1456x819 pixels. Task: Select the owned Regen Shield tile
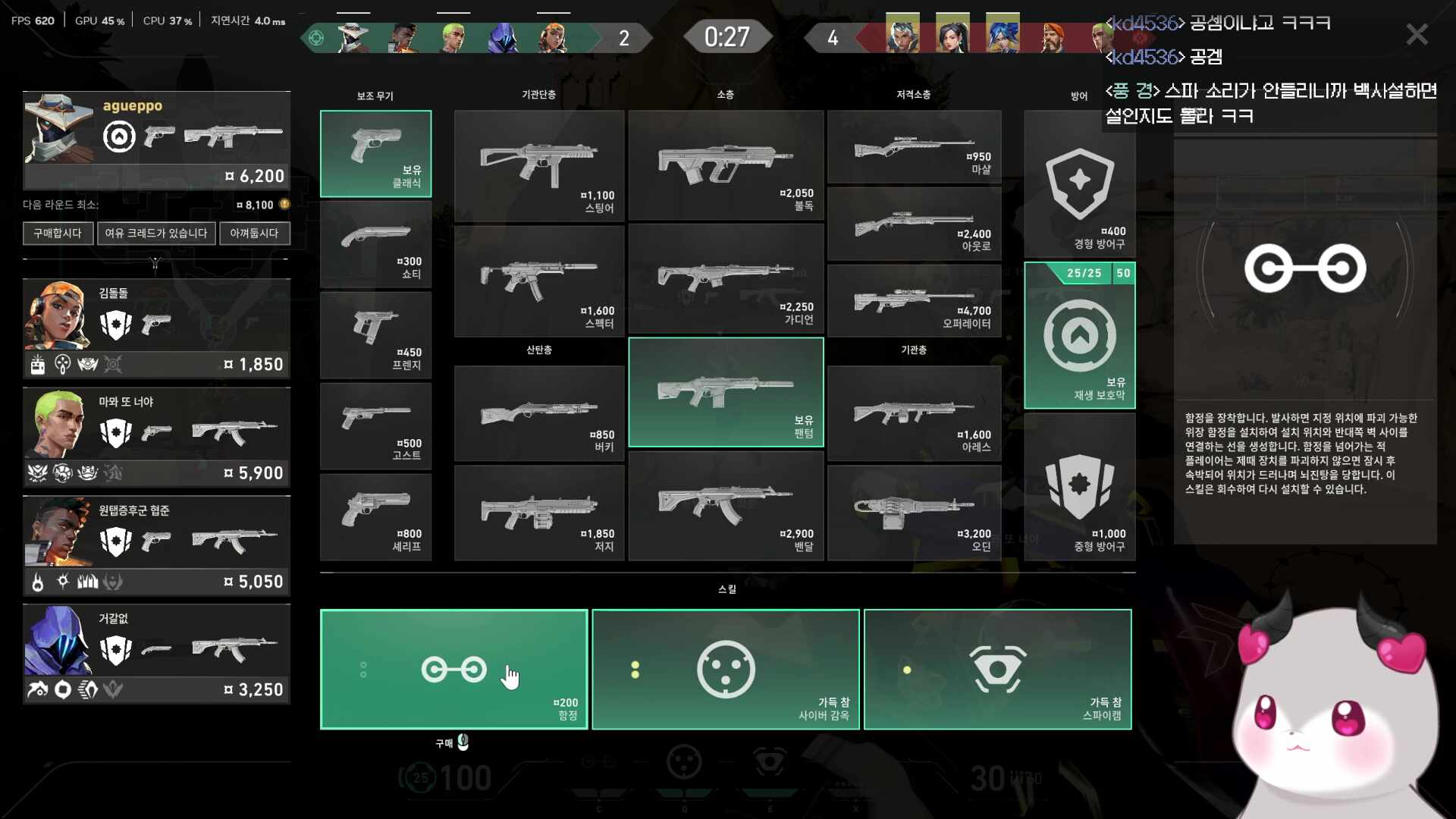(x=1079, y=336)
